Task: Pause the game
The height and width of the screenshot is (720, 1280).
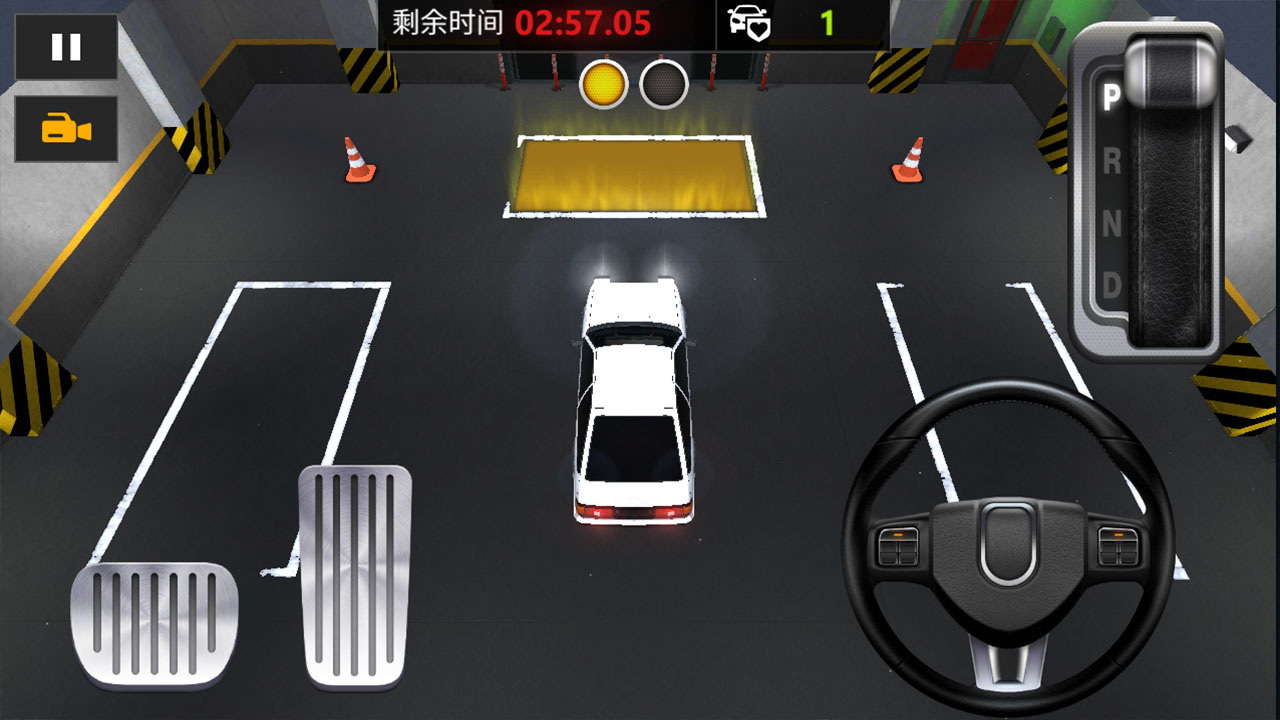Action: point(64,44)
